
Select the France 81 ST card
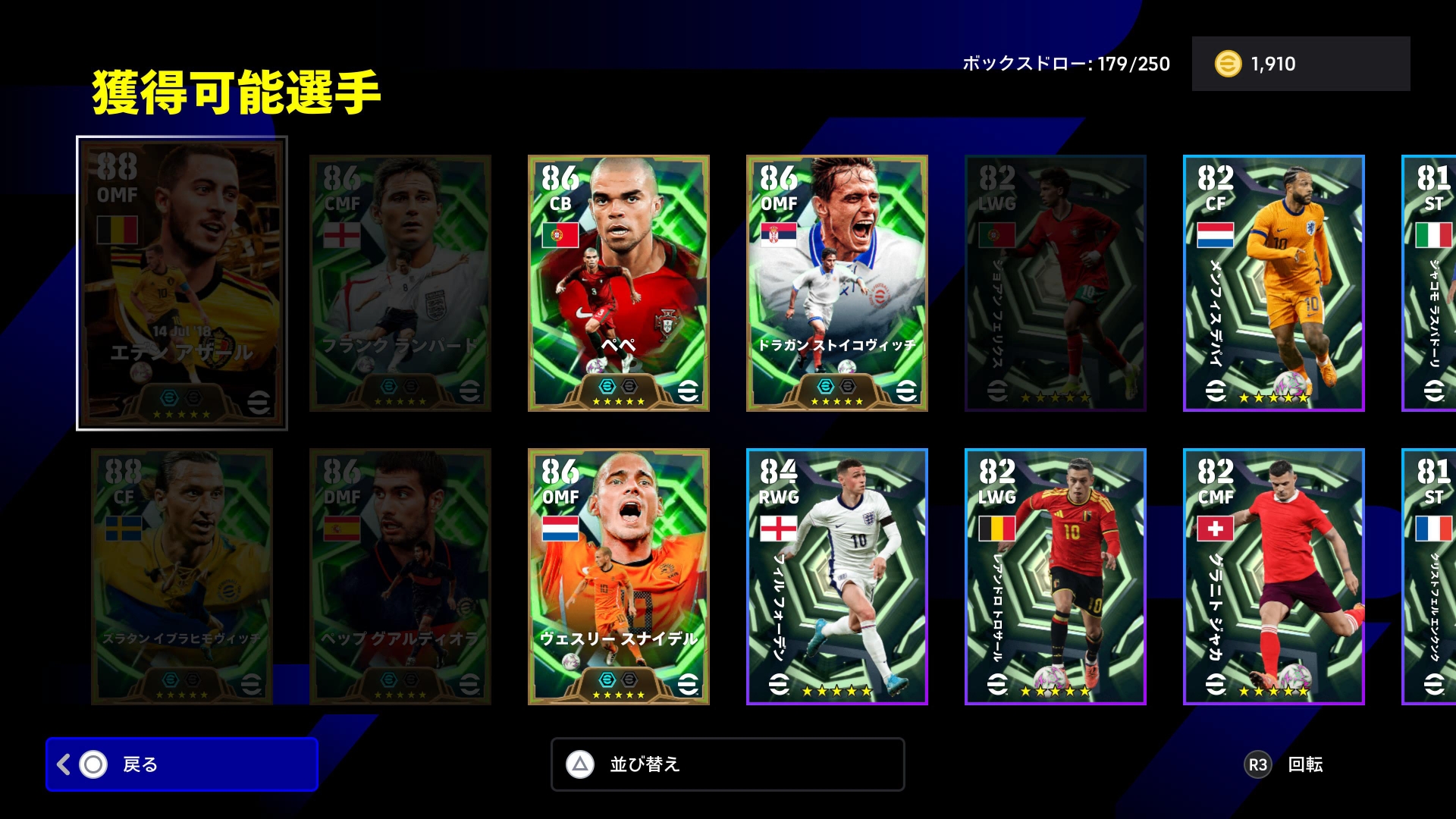1430,576
